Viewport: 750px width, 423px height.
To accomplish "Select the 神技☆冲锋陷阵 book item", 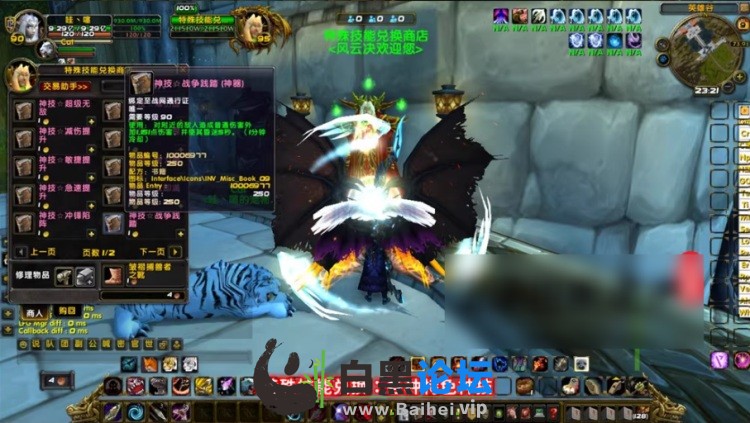I will pyautogui.click(x=24, y=222).
